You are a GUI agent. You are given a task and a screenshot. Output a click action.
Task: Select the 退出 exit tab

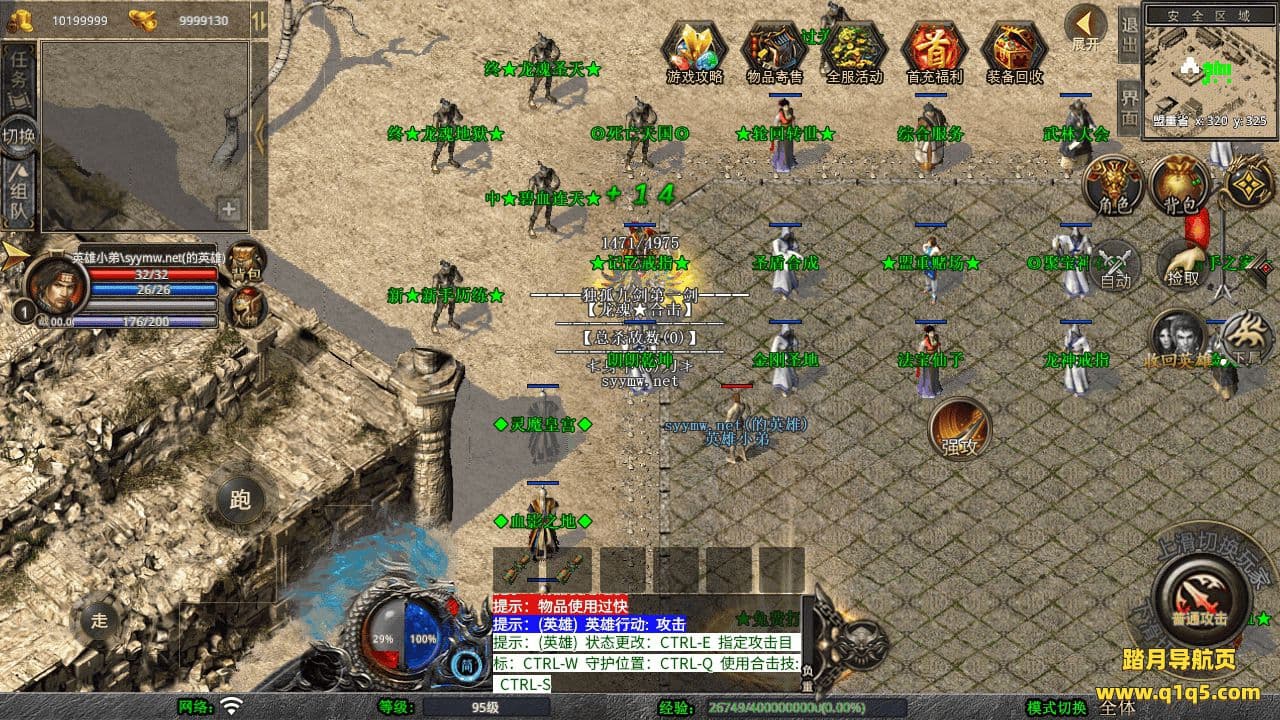click(1129, 36)
